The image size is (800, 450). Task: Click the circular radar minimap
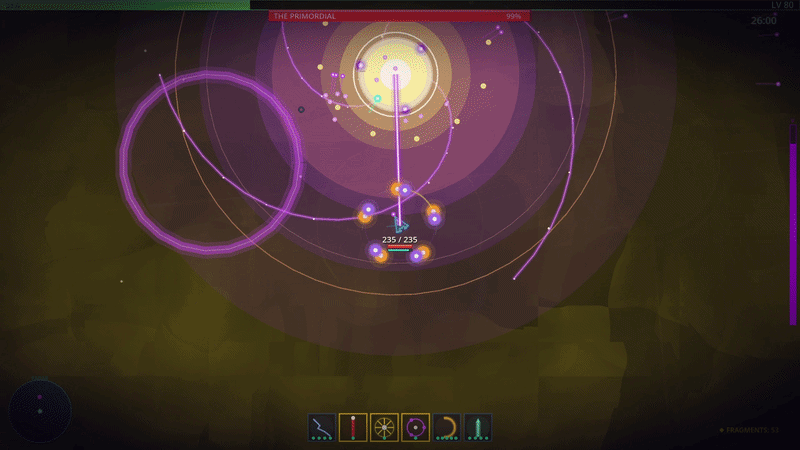pos(40,410)
